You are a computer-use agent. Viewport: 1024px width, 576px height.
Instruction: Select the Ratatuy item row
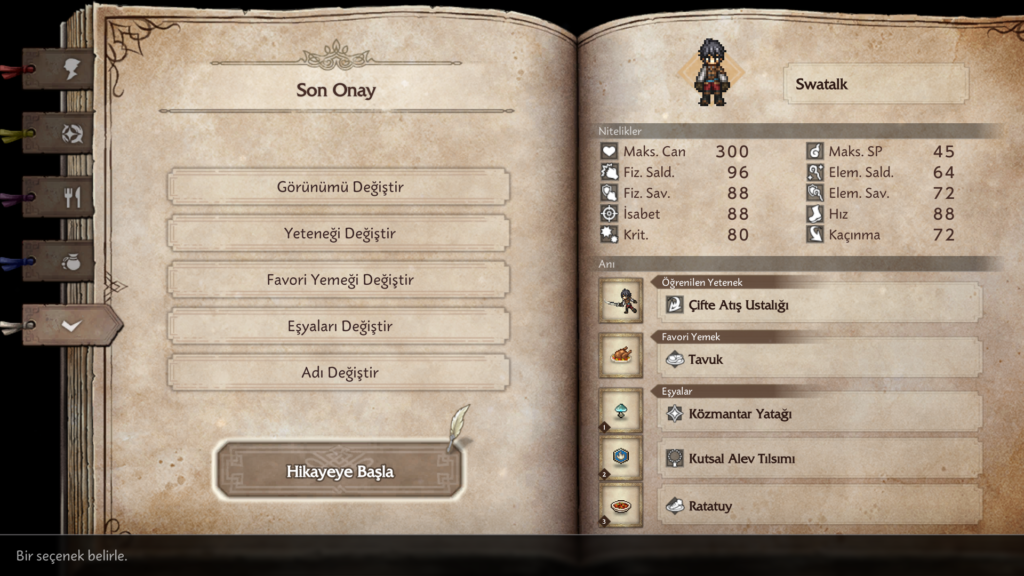820,506
